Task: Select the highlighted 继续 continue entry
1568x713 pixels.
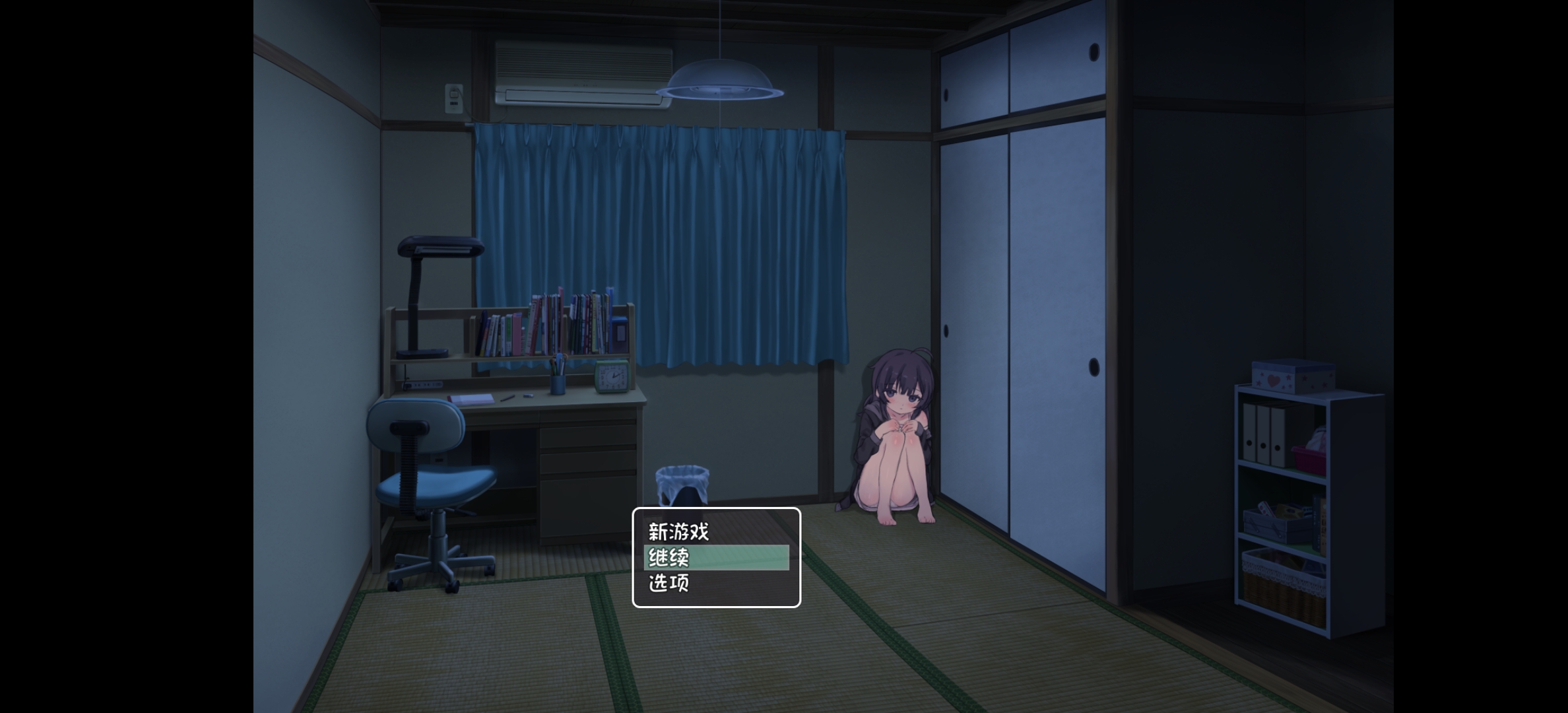Action: click(x=715, y=558)
